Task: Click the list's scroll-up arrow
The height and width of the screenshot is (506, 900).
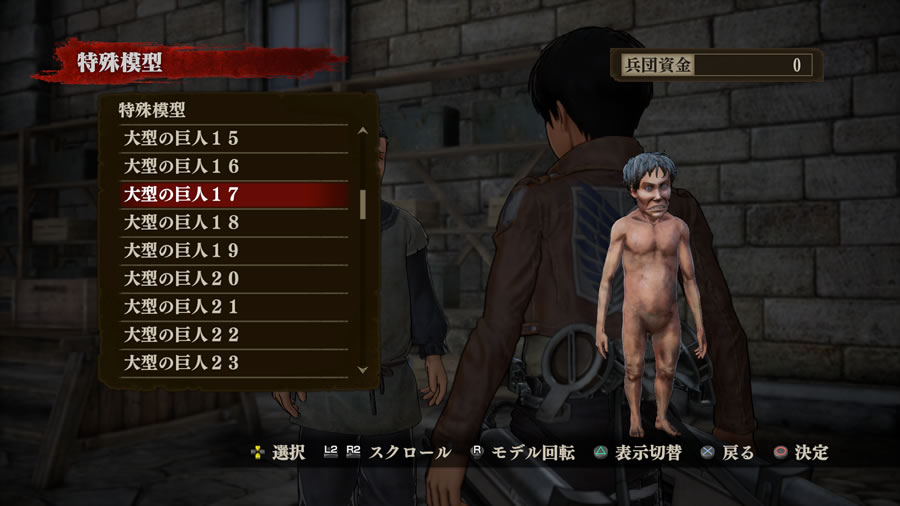Action: 362,130
